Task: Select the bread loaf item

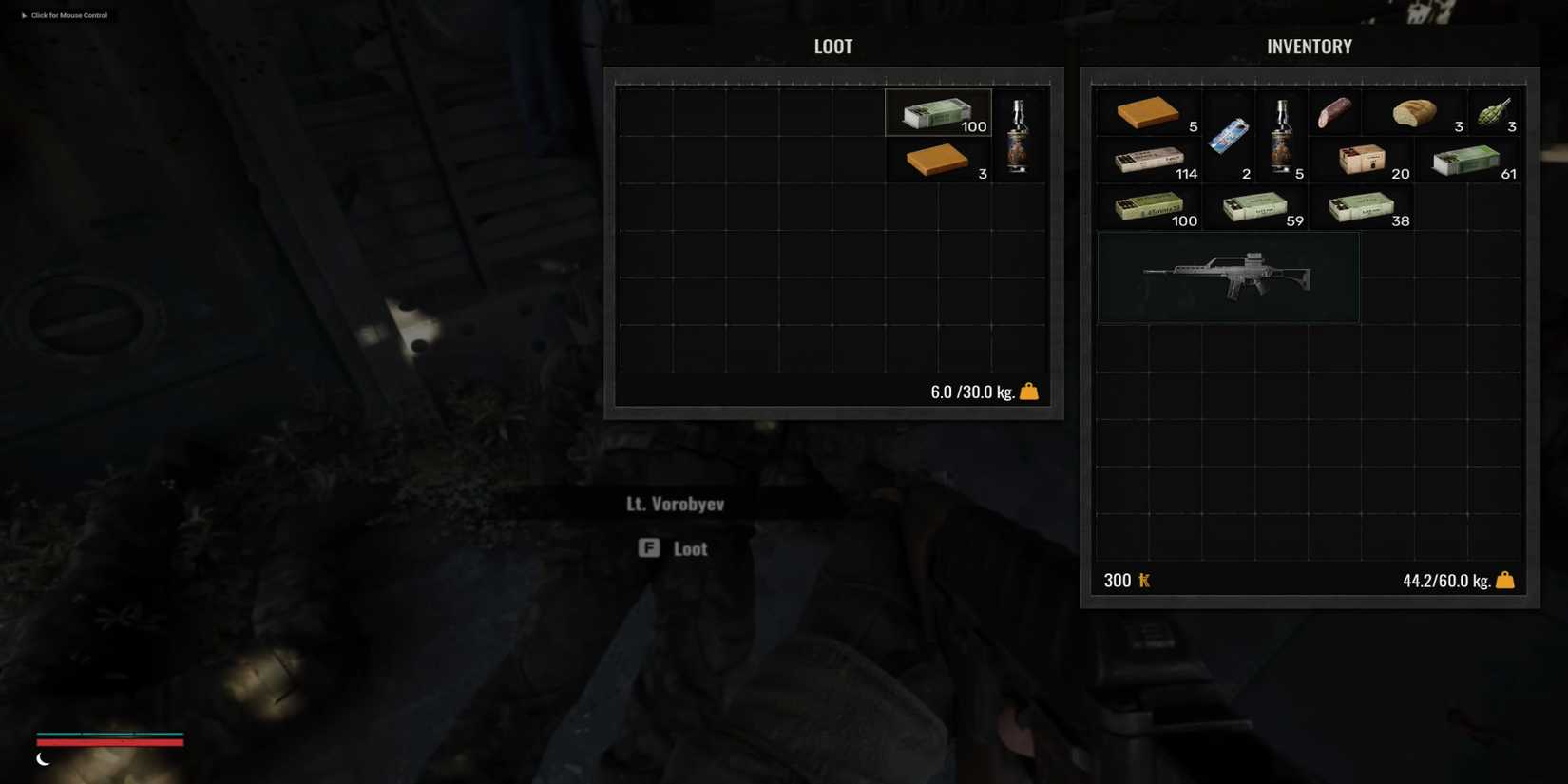Action: [1415, 114]
